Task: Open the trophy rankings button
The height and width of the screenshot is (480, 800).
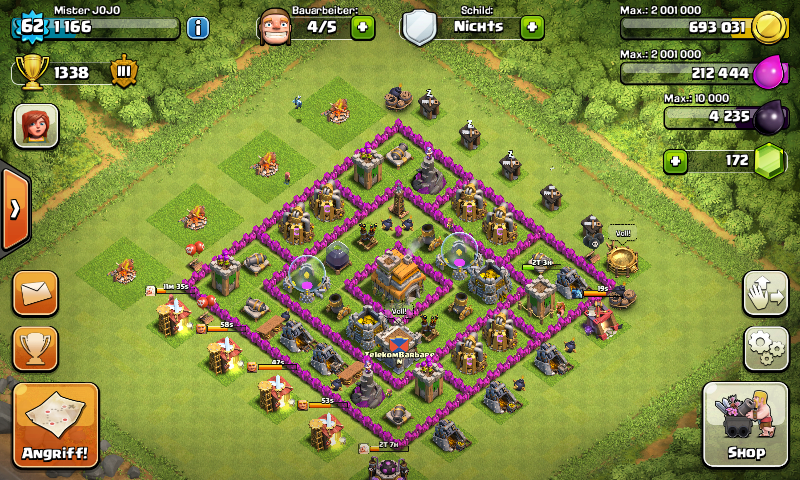Action: (35, 348)
